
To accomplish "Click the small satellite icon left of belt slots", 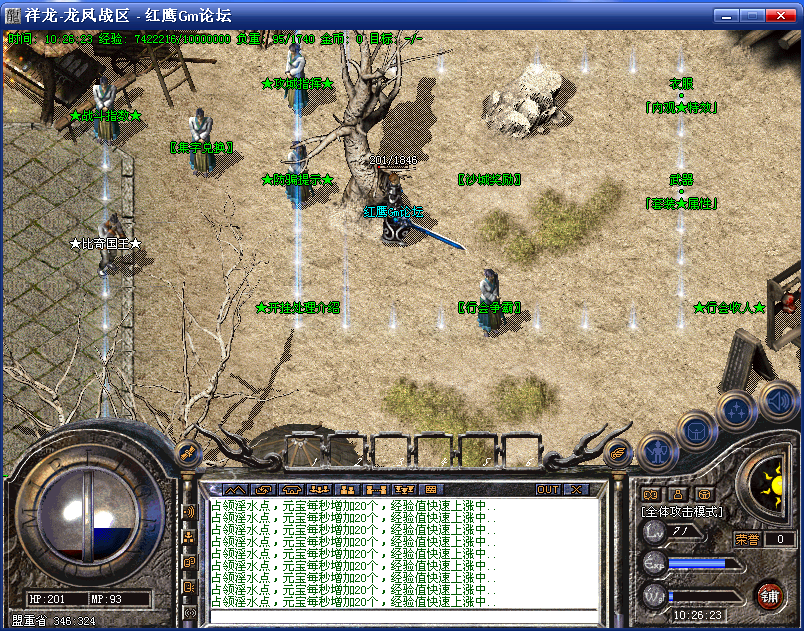I will pos(187,453).
